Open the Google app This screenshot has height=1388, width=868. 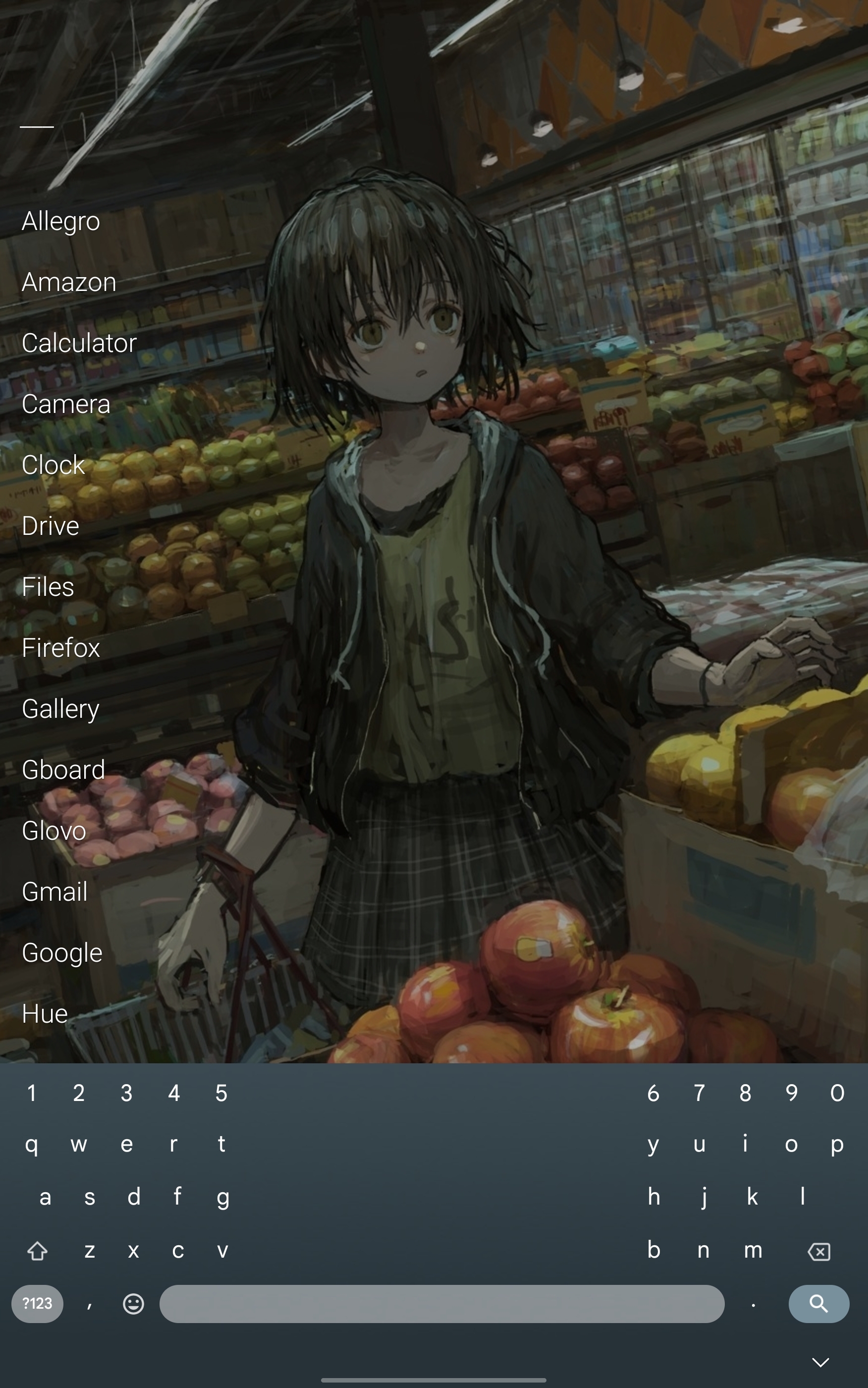click(x=62, y=953)
